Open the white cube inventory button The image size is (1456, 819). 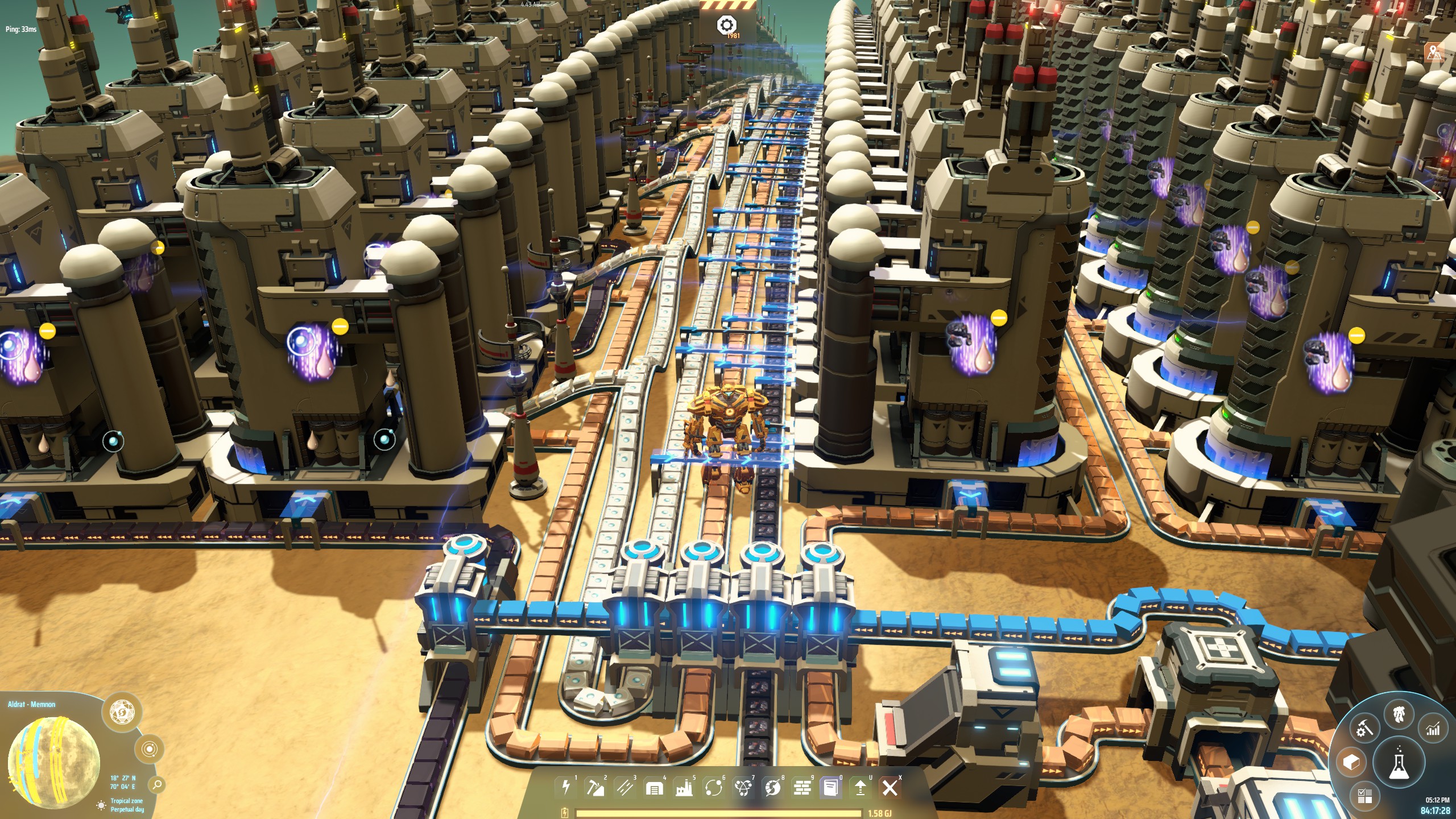pyautogui.click(x=1351, y=762)
